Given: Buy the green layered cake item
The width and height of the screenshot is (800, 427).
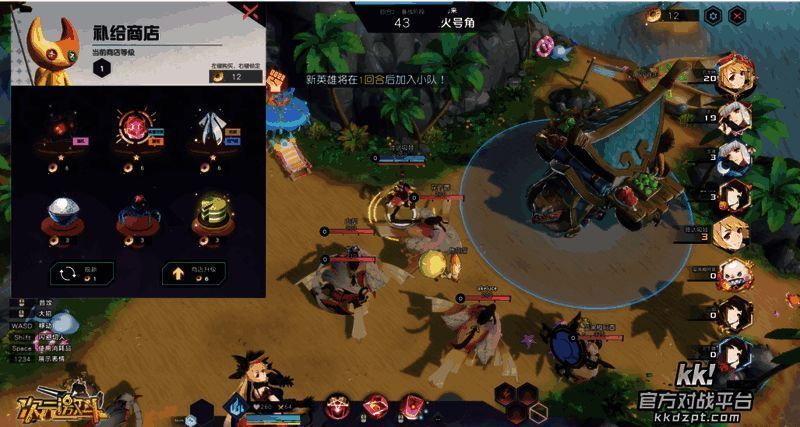Looking at the screenshot, I should (210, 213).
